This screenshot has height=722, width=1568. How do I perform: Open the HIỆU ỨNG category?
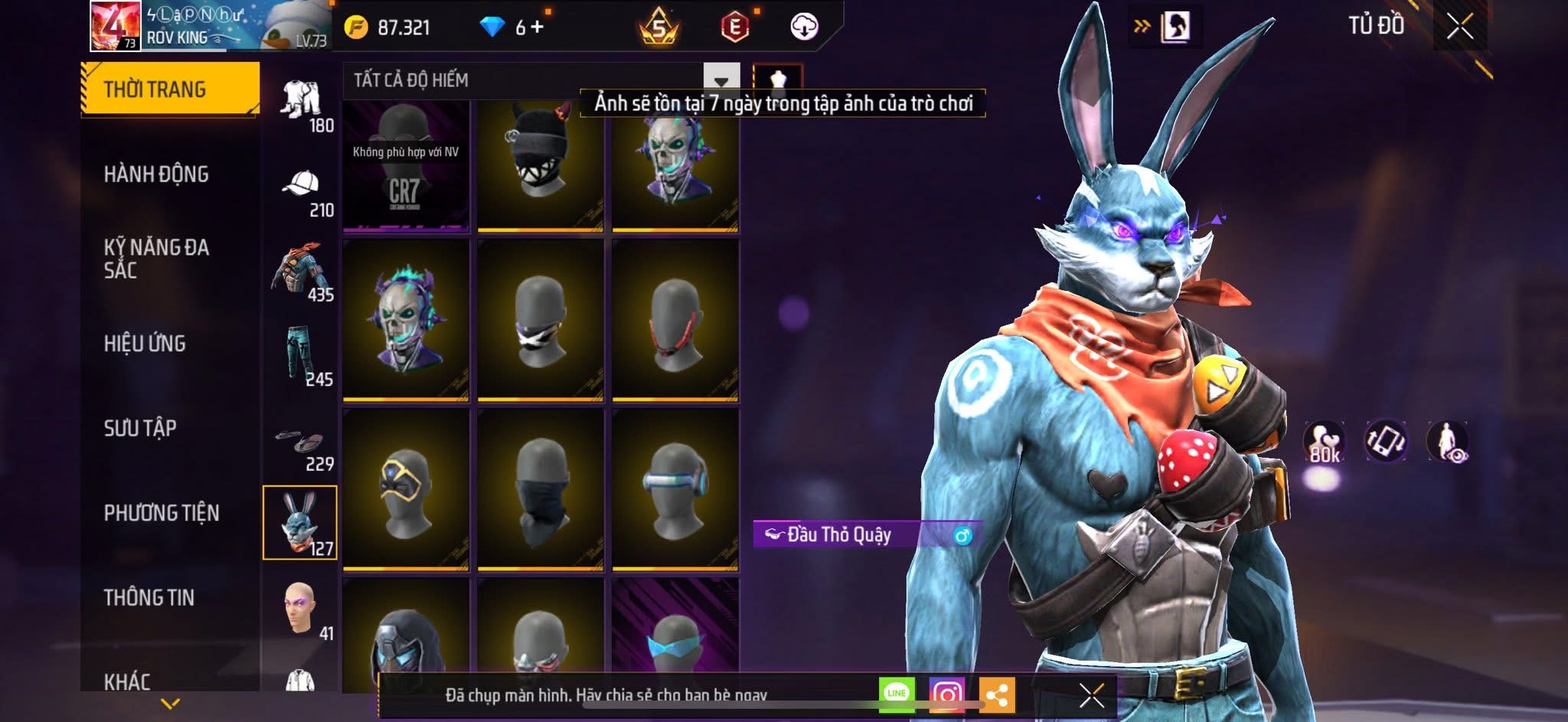pos(145,344)
